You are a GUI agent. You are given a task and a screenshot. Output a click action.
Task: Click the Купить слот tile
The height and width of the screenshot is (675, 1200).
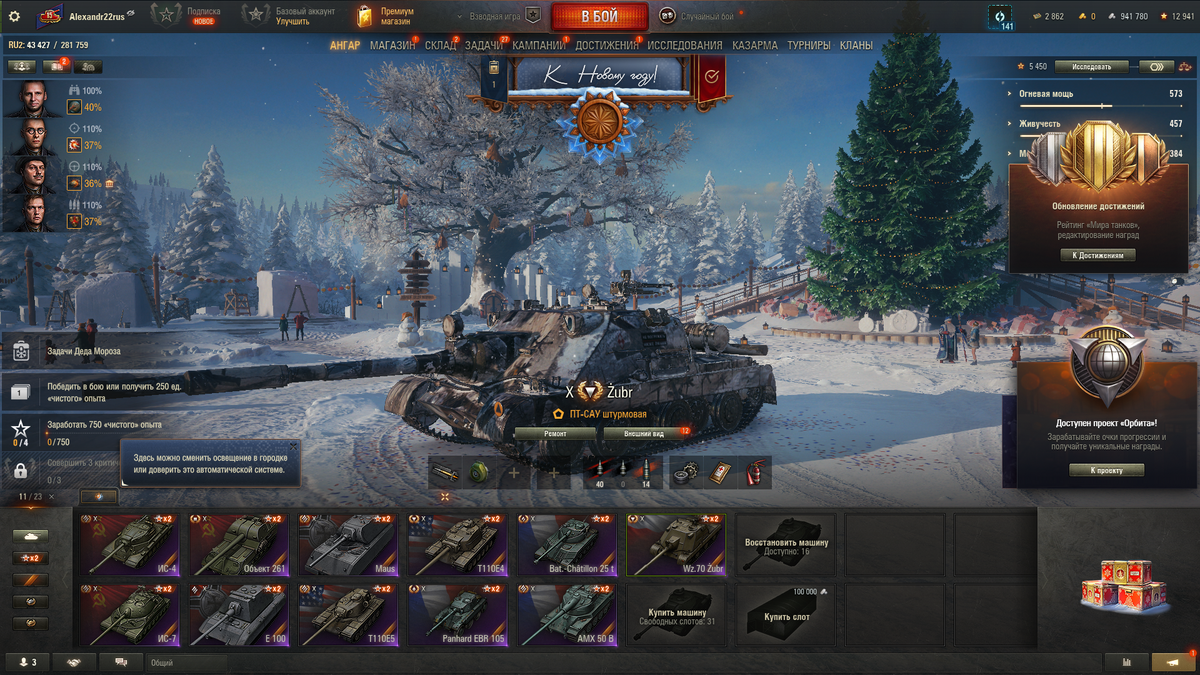[x=786, y=613]
